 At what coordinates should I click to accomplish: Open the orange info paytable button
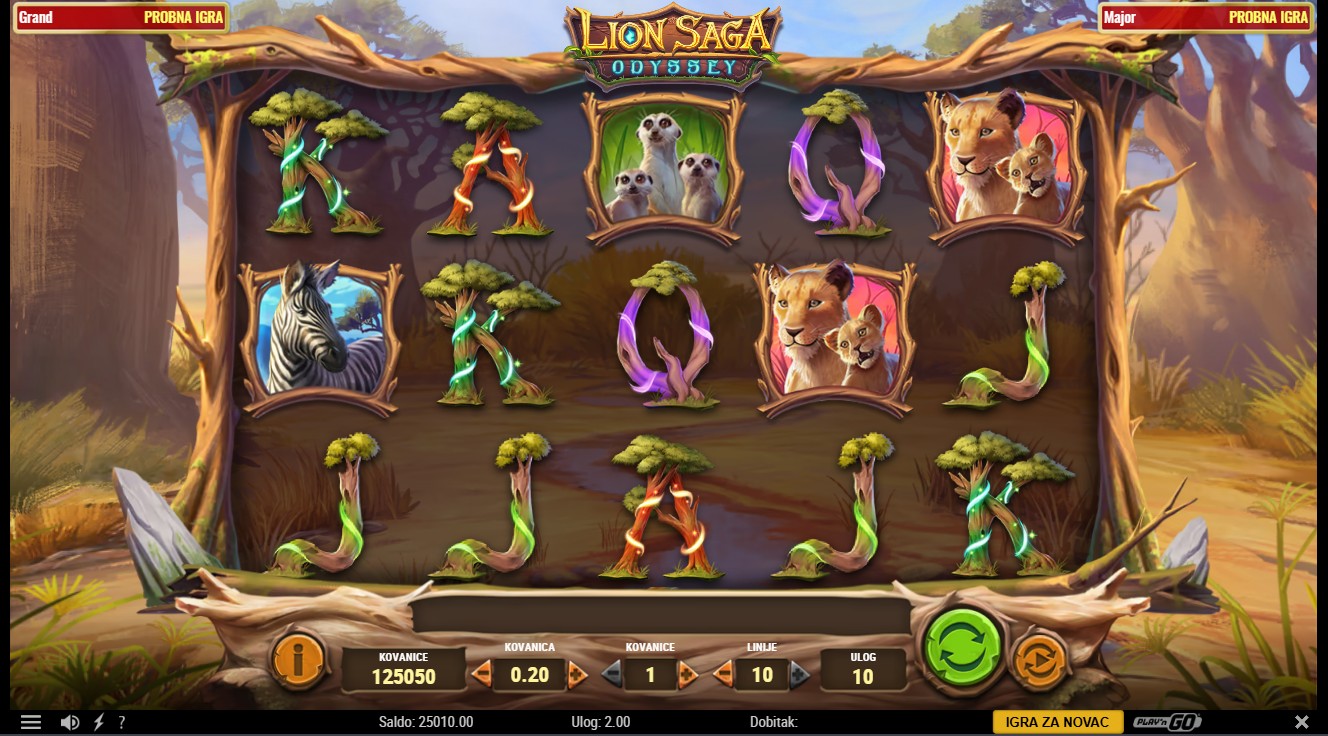tap(298, 660)
